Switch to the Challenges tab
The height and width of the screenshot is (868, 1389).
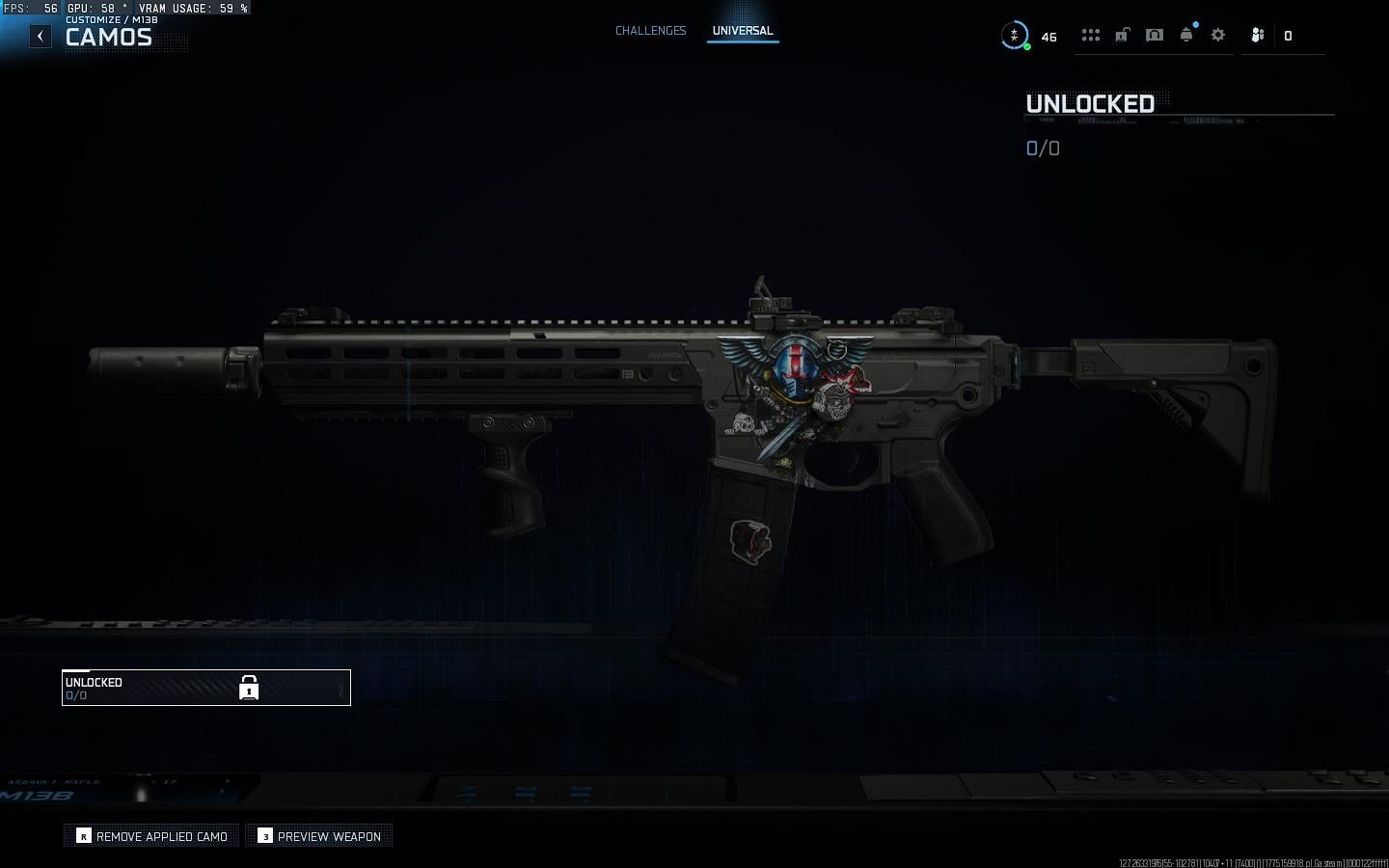(650, 31)
